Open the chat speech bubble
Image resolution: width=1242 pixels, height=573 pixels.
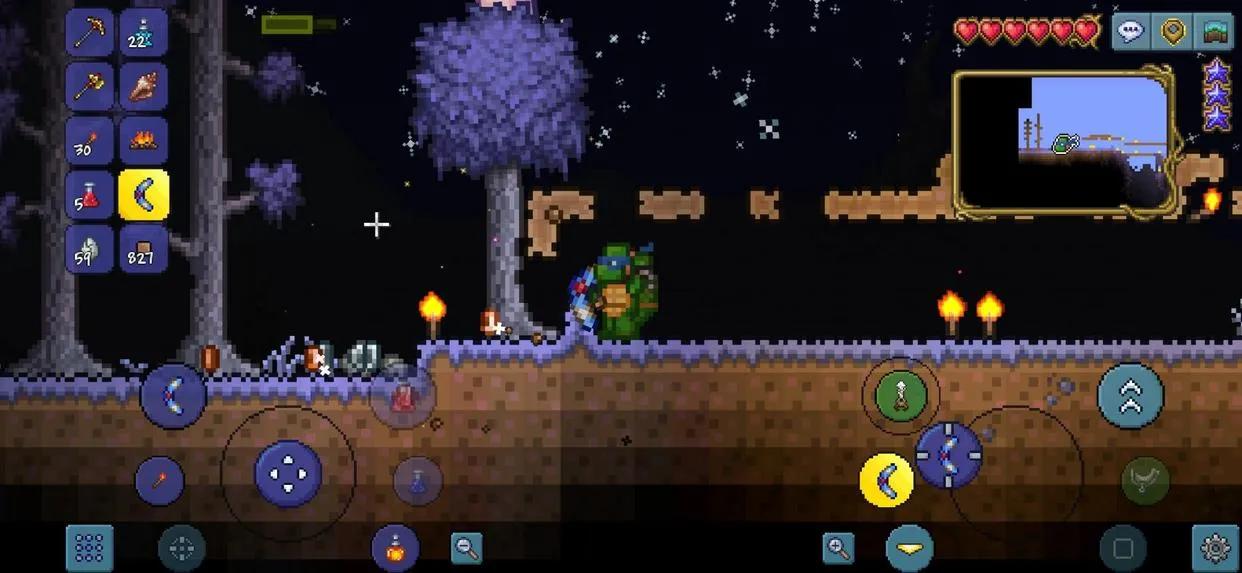(x=1130, y=31)
